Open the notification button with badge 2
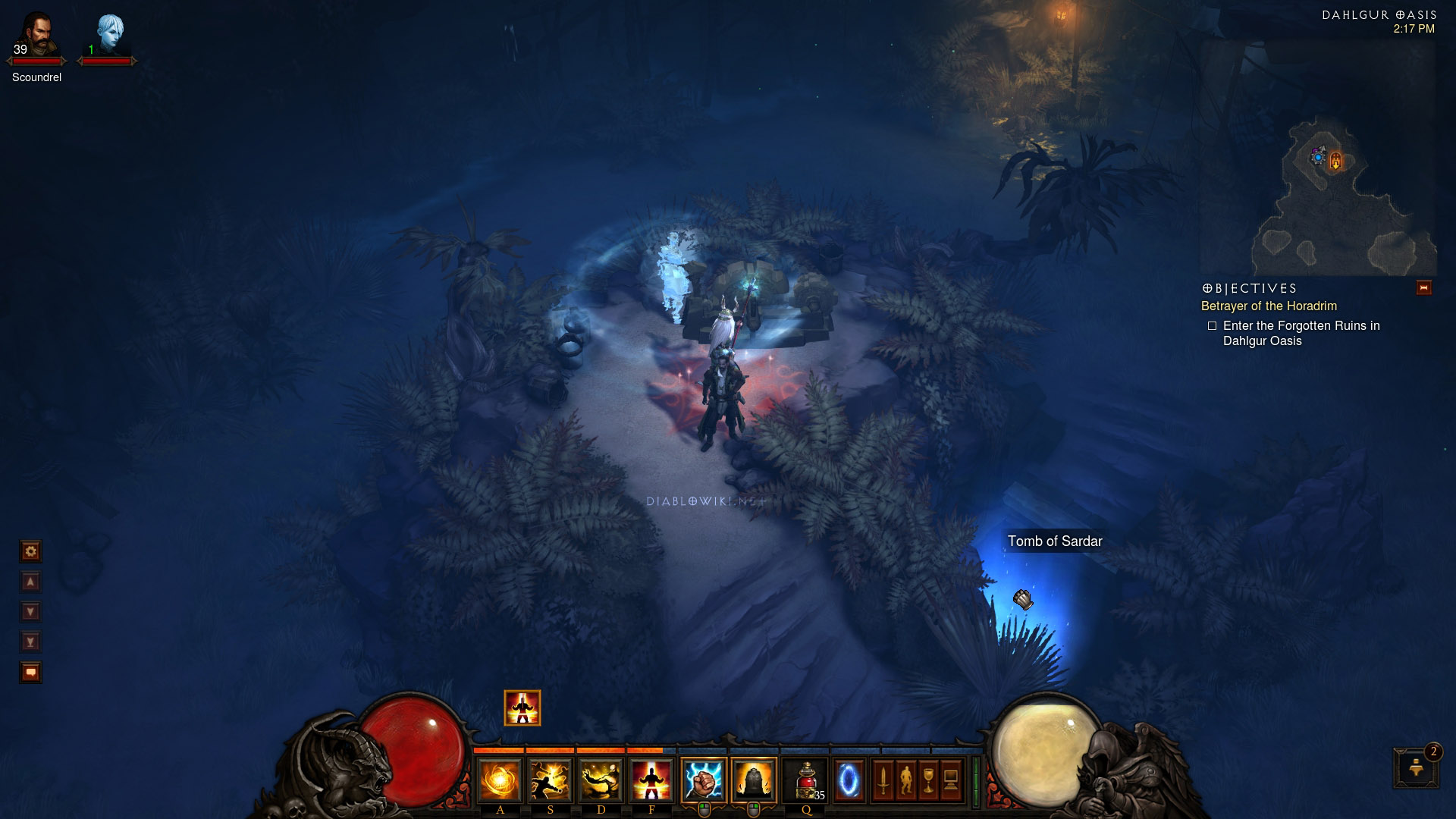The width and height of the screenshot is (1456, 819). coord(1415,767)
